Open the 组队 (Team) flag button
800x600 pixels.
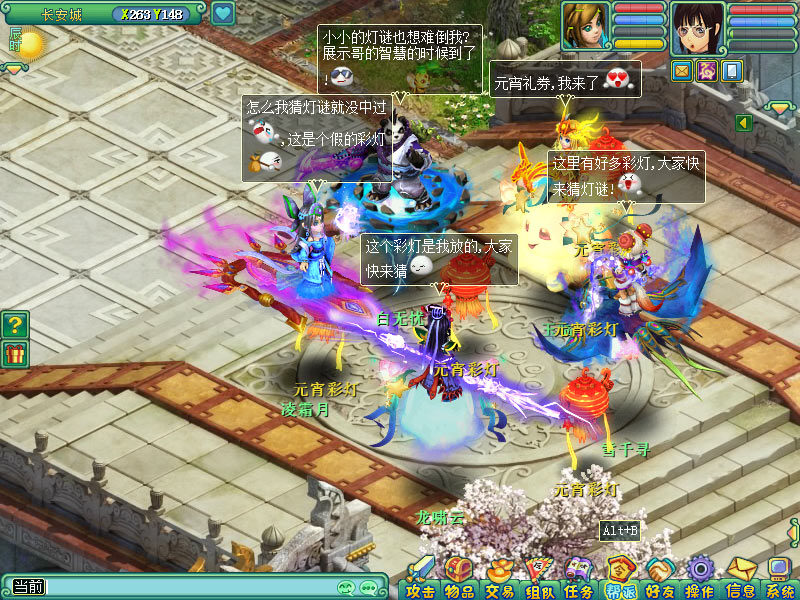point(540,576)
